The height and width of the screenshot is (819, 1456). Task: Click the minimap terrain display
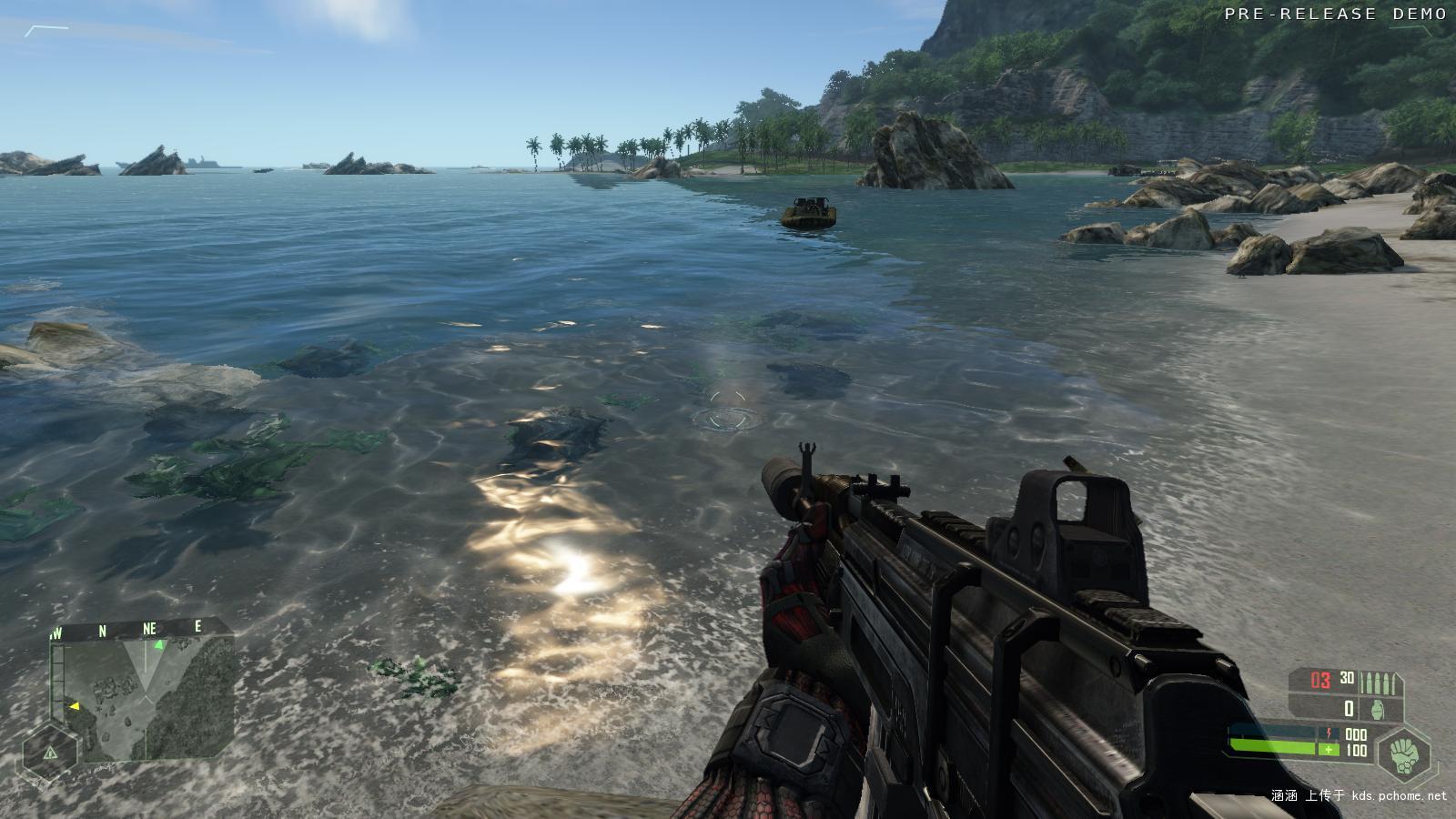pyautogui.click(x=146, y=696)
